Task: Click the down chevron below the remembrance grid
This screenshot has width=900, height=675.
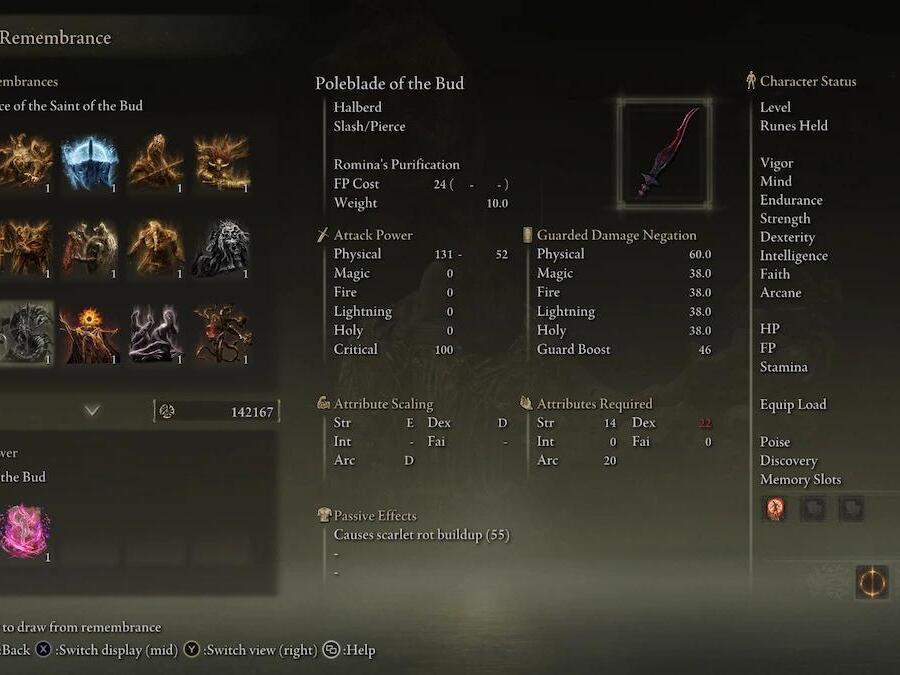Action: (x=92, y=410)
